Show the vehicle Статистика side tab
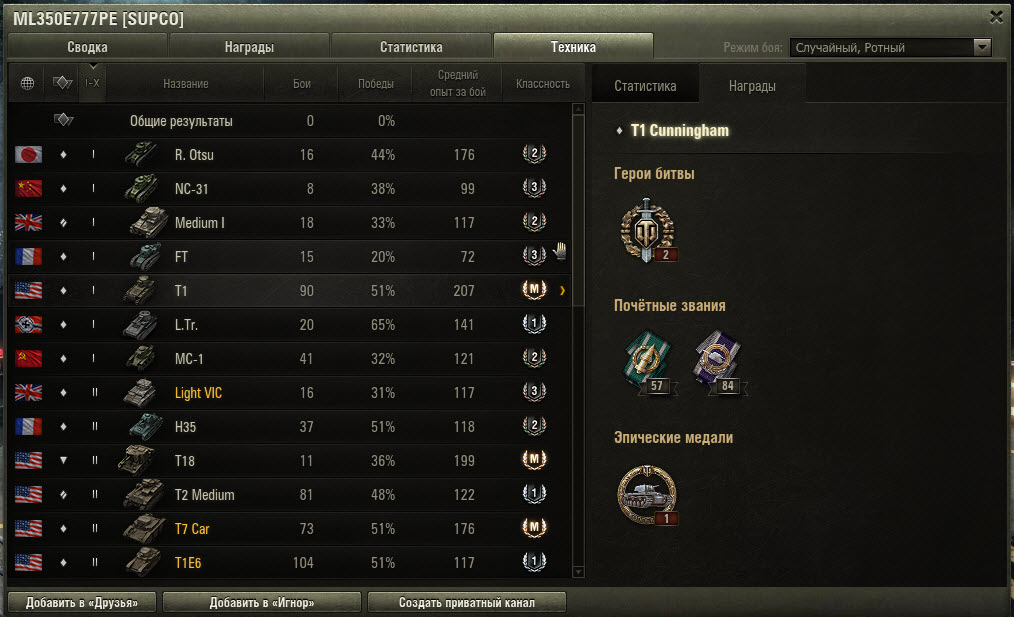The image size is (1014, 617). pyautogui.click(x=645, y=85)
